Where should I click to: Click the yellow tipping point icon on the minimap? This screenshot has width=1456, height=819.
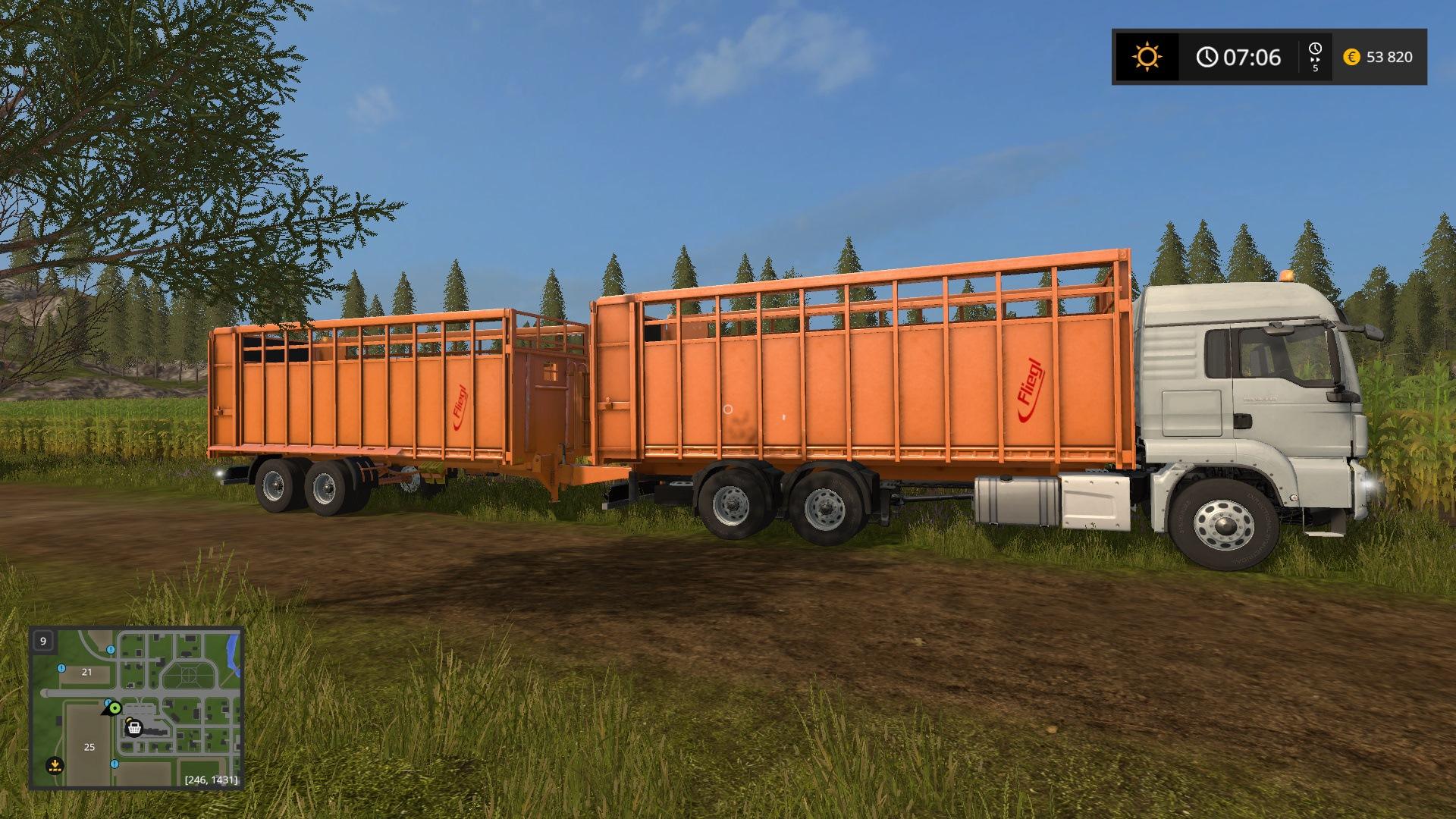point(55,765)
